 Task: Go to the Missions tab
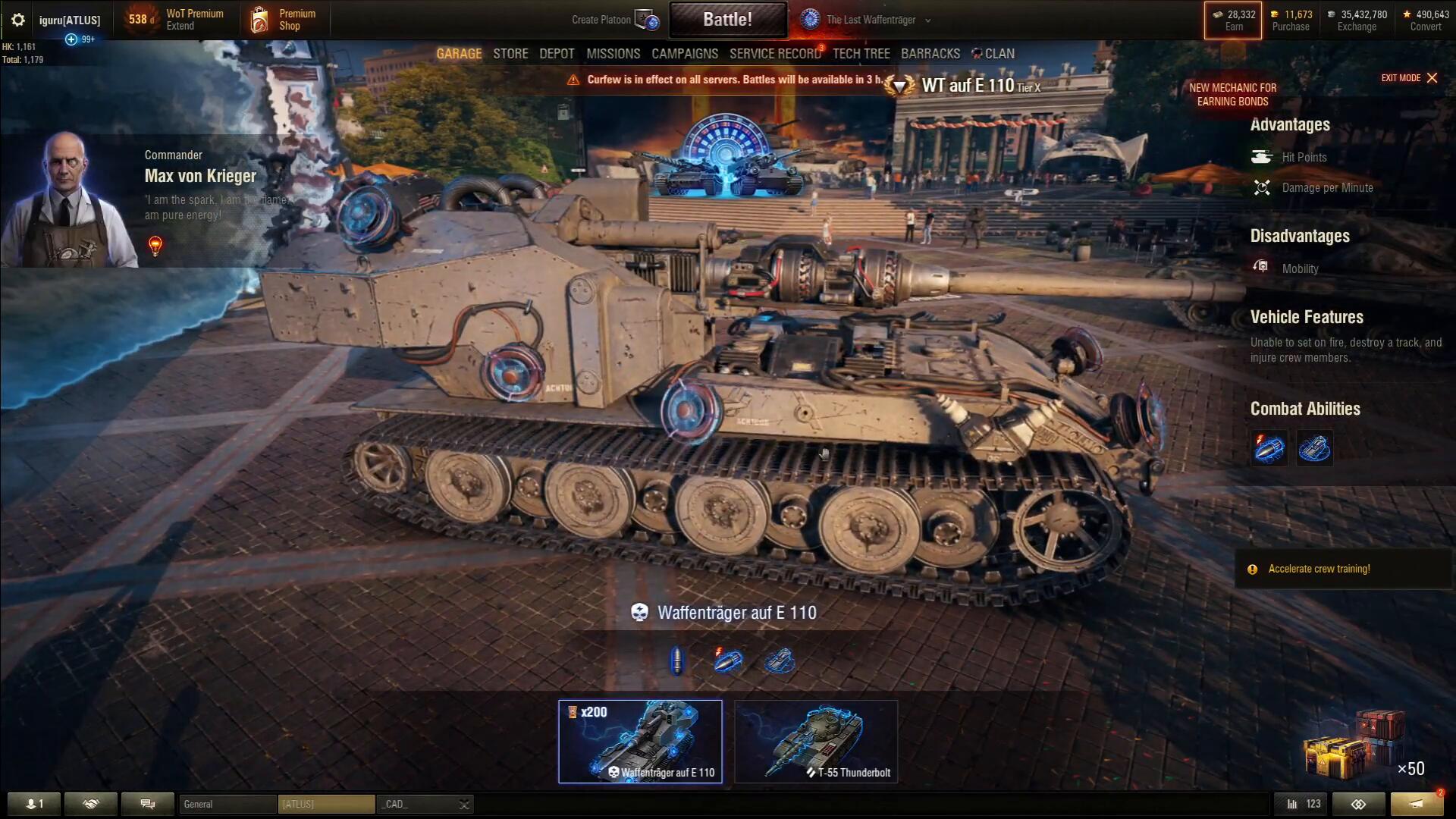pyautogui.click(x=613, y=54)
